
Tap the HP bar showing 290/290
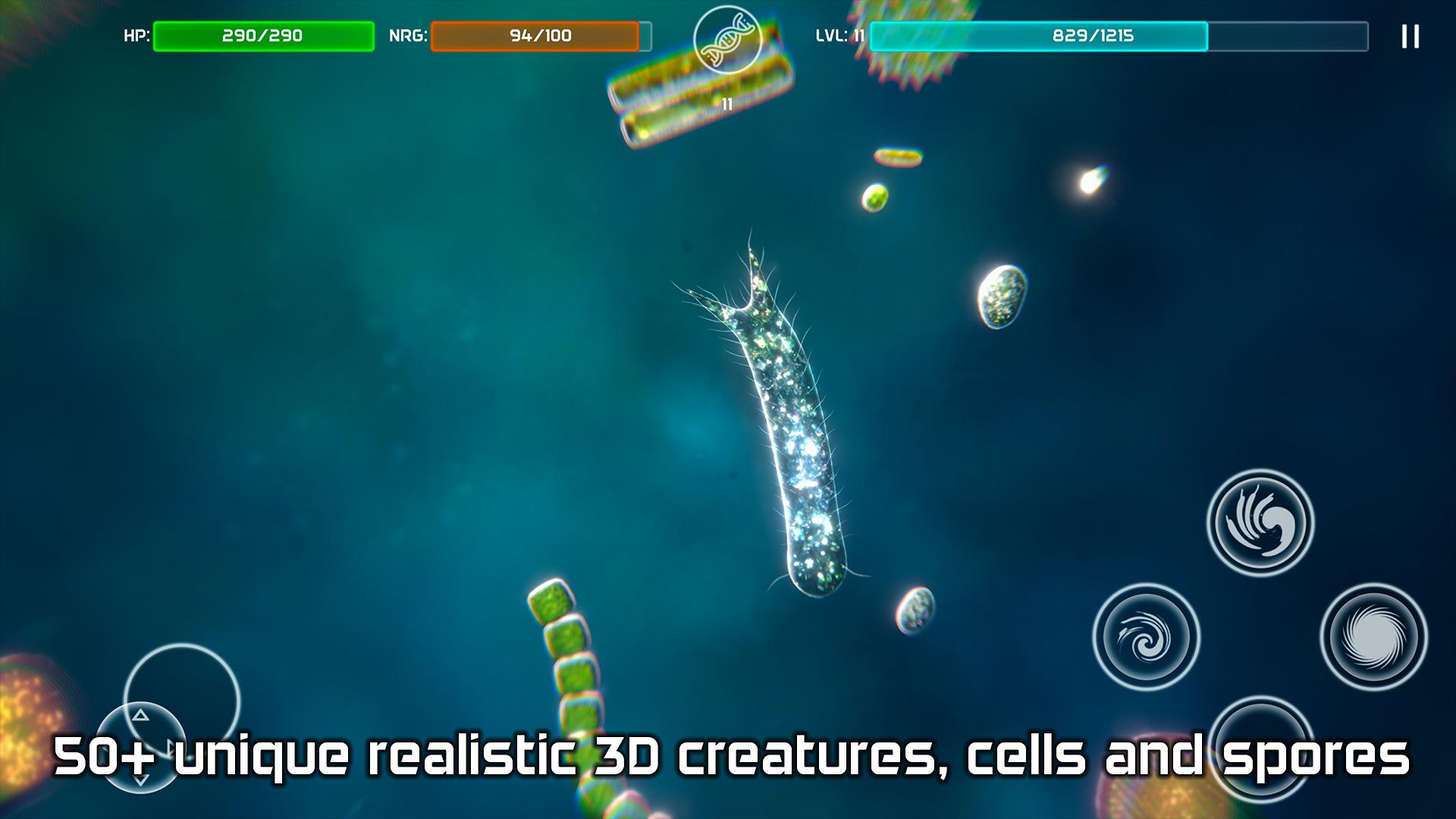tap(262, 34)
